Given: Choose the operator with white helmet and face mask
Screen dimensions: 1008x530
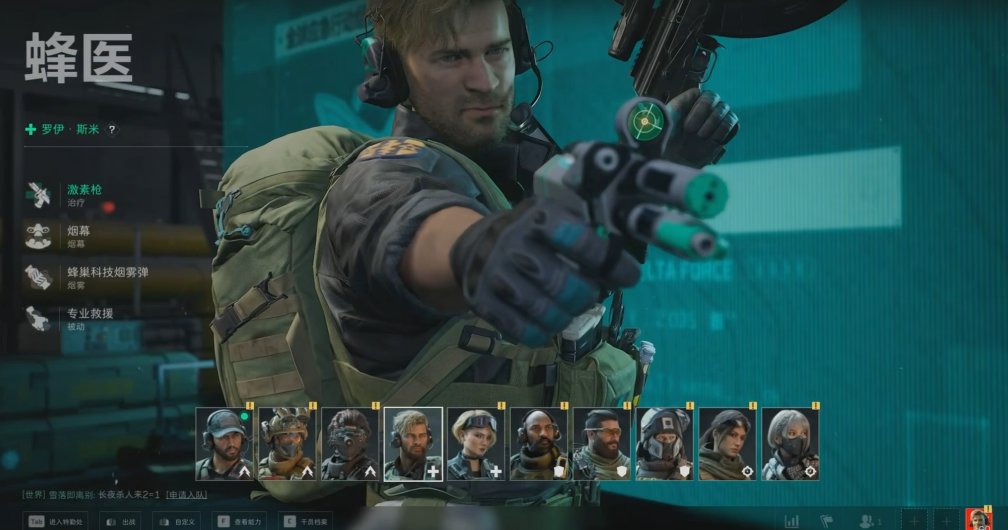Looking at the screenshot, I should point(665,444).
